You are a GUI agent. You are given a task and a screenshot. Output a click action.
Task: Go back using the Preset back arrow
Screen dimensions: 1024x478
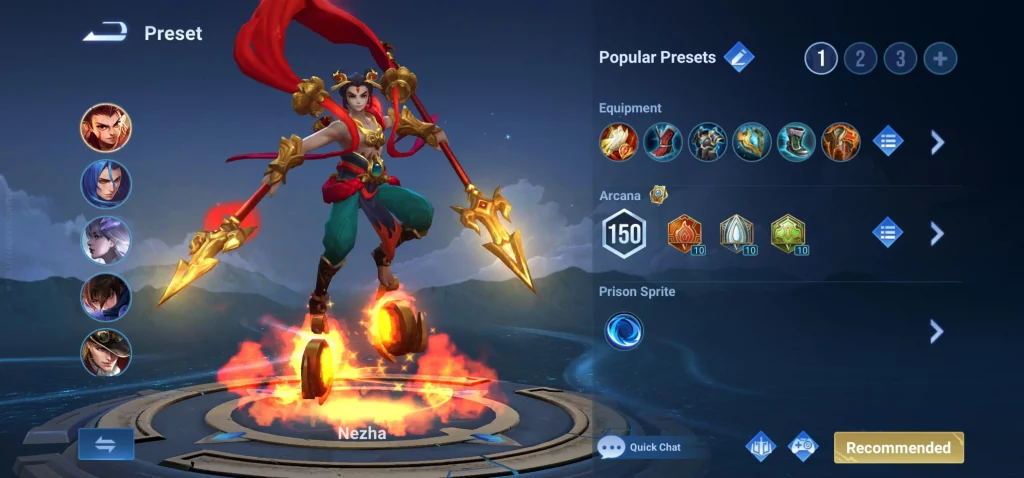105,34
